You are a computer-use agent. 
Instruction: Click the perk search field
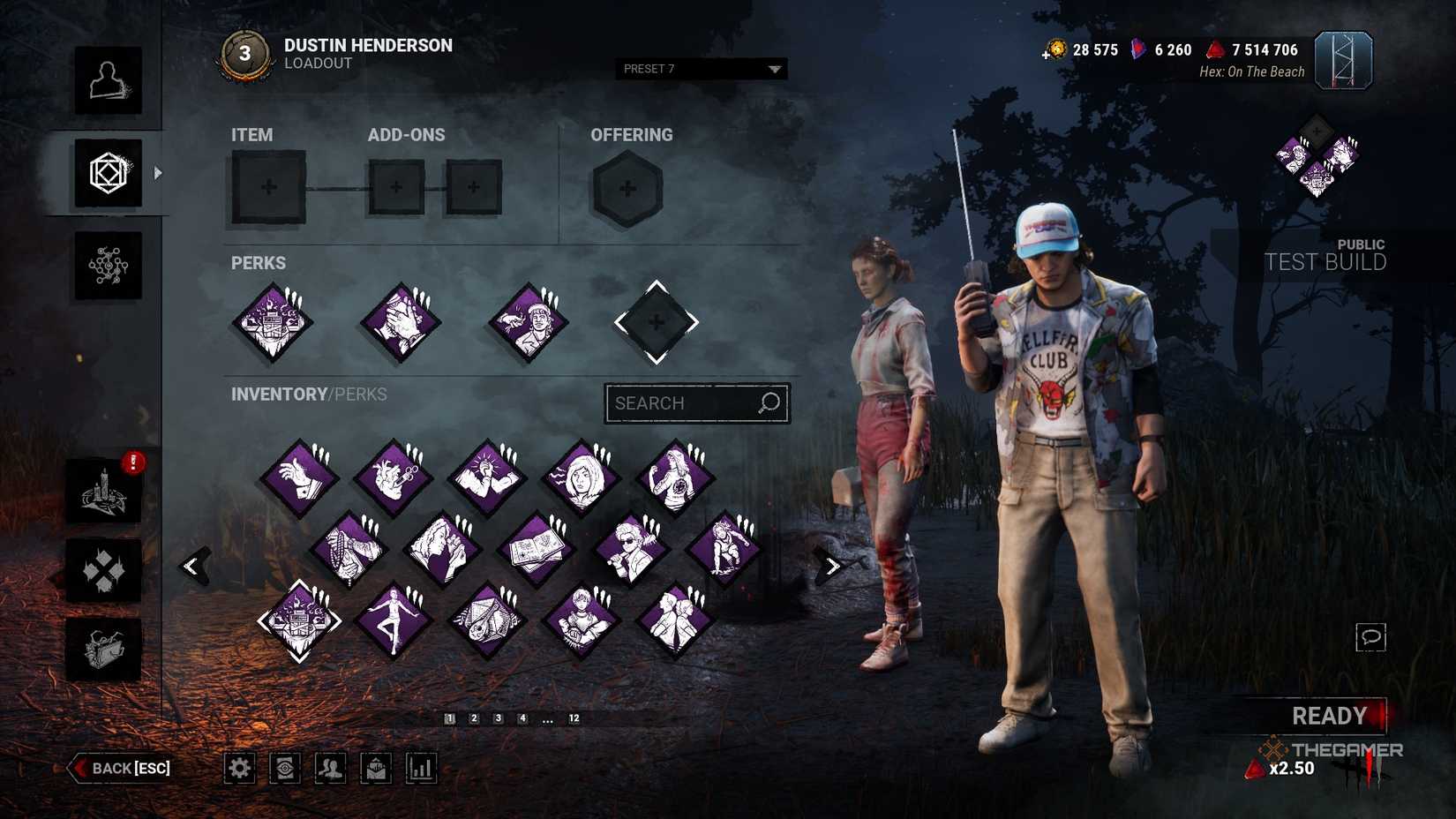[x=696, y=402]
